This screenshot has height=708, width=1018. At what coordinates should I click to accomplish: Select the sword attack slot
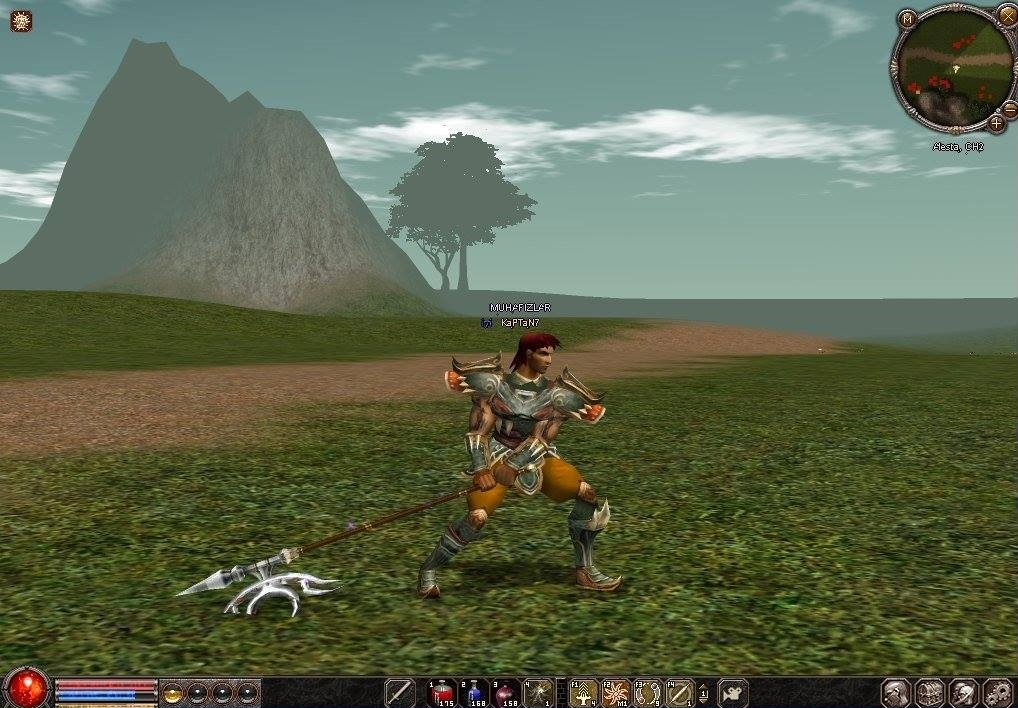[x=400, y=692]
